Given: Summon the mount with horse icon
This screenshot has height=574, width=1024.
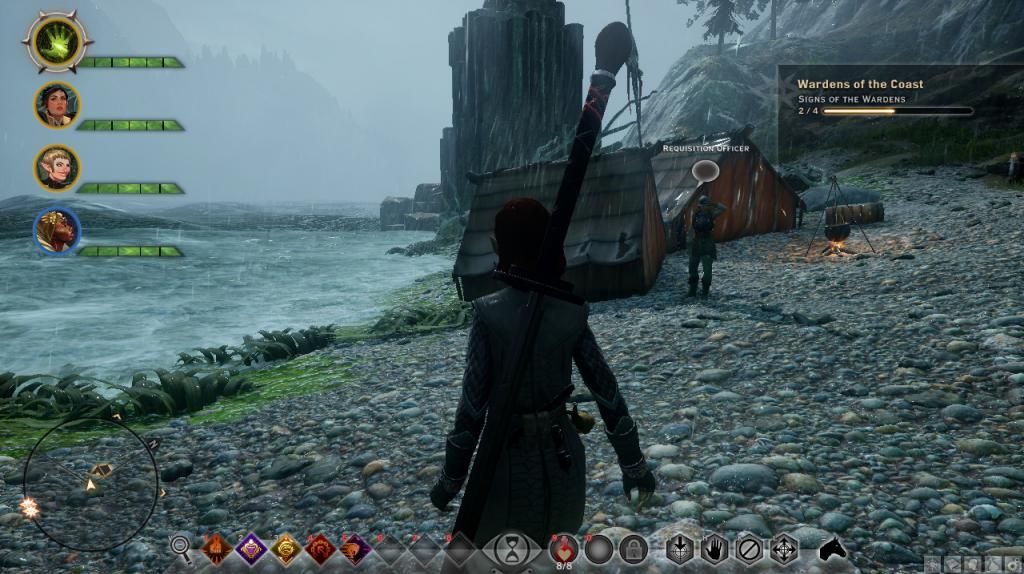Looking at the screenshot, I should click(x=833, y=548).
